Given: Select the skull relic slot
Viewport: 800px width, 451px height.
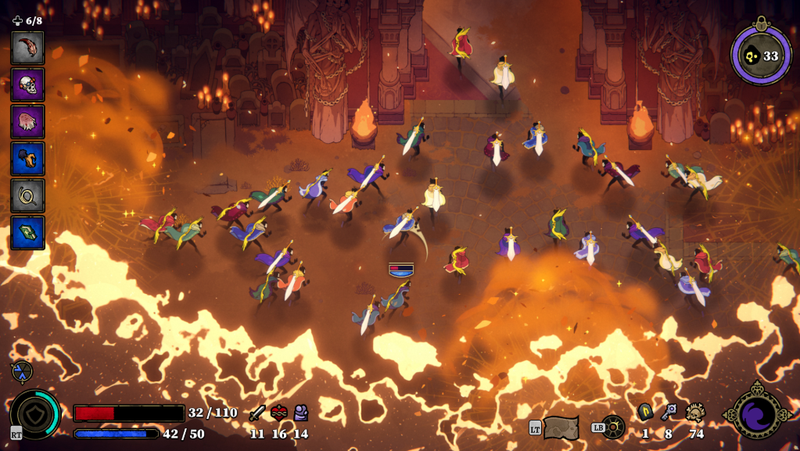Looking at the screenshot, I should [x=27, y=84].
